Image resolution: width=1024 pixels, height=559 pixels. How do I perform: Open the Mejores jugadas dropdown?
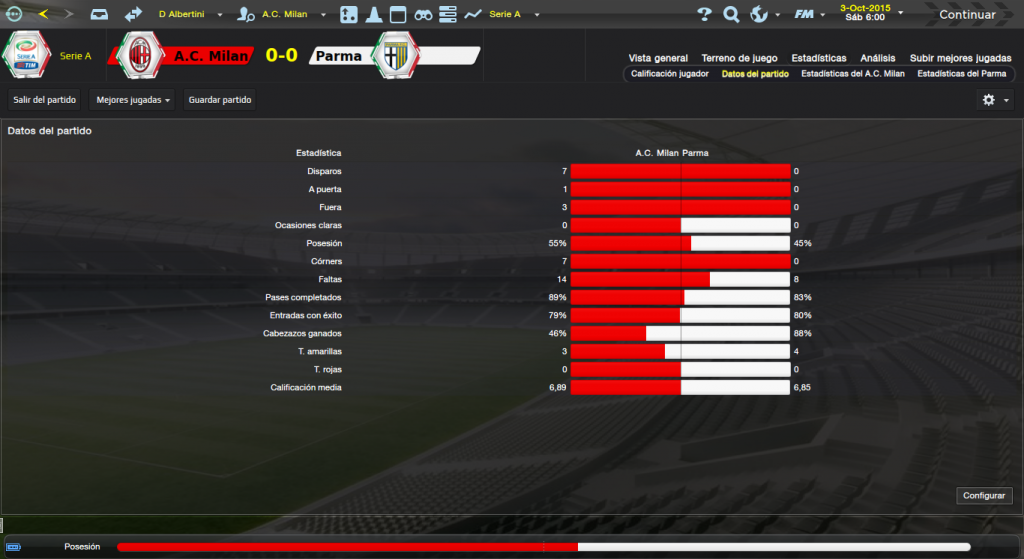[x=133, y=100]
